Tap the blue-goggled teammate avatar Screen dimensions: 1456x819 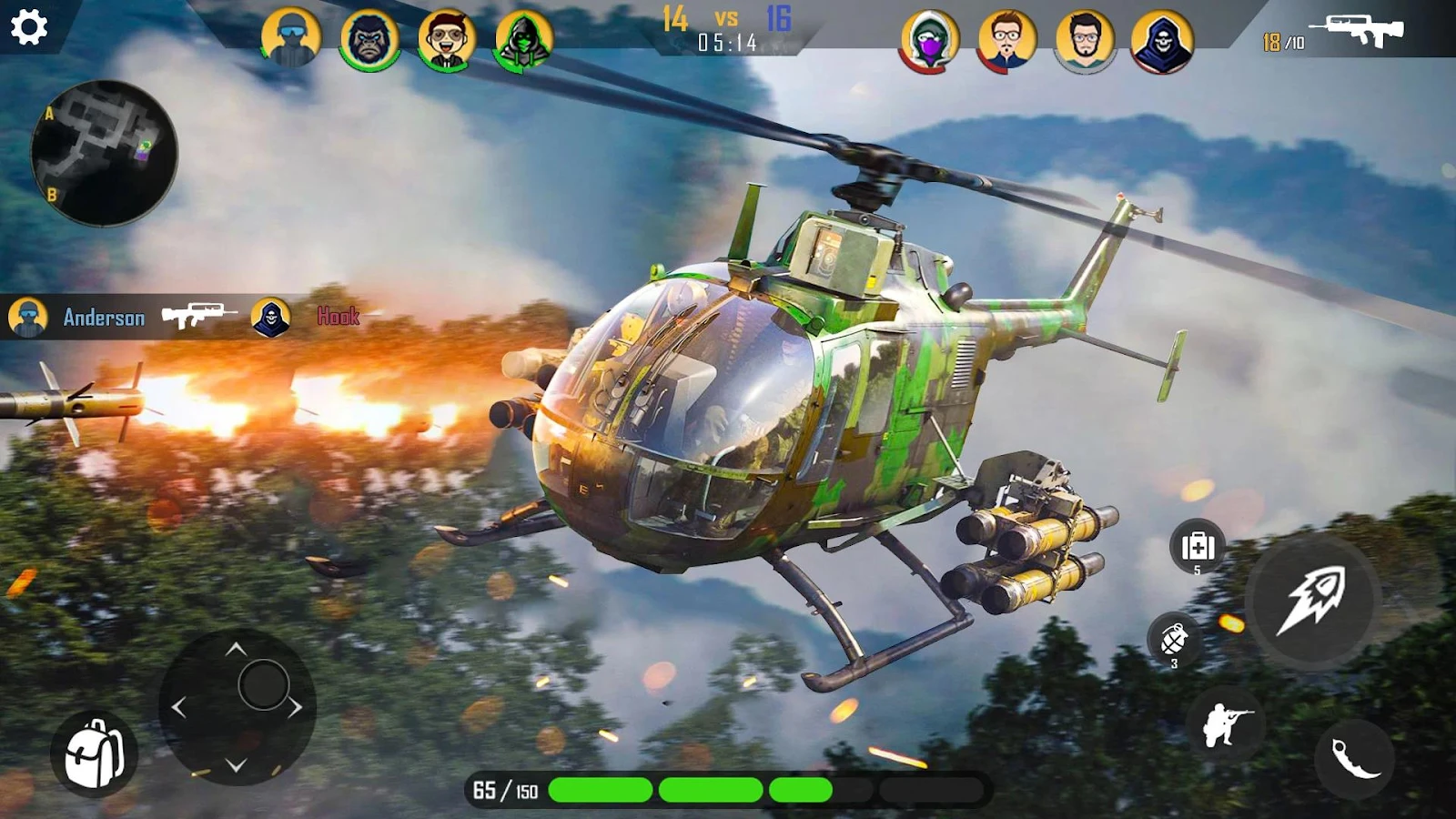291,37
